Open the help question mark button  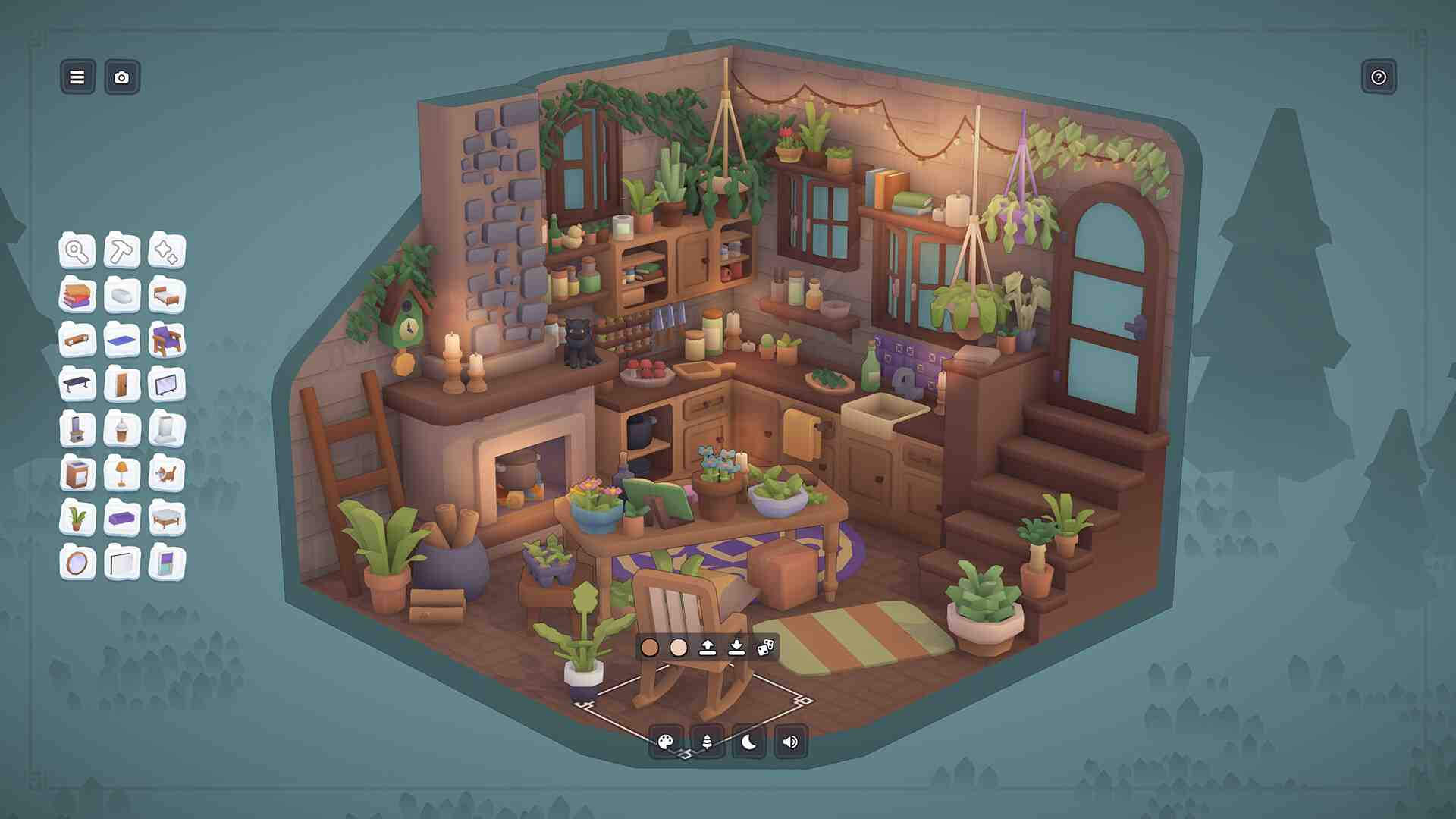click(x=1378, y=77)
